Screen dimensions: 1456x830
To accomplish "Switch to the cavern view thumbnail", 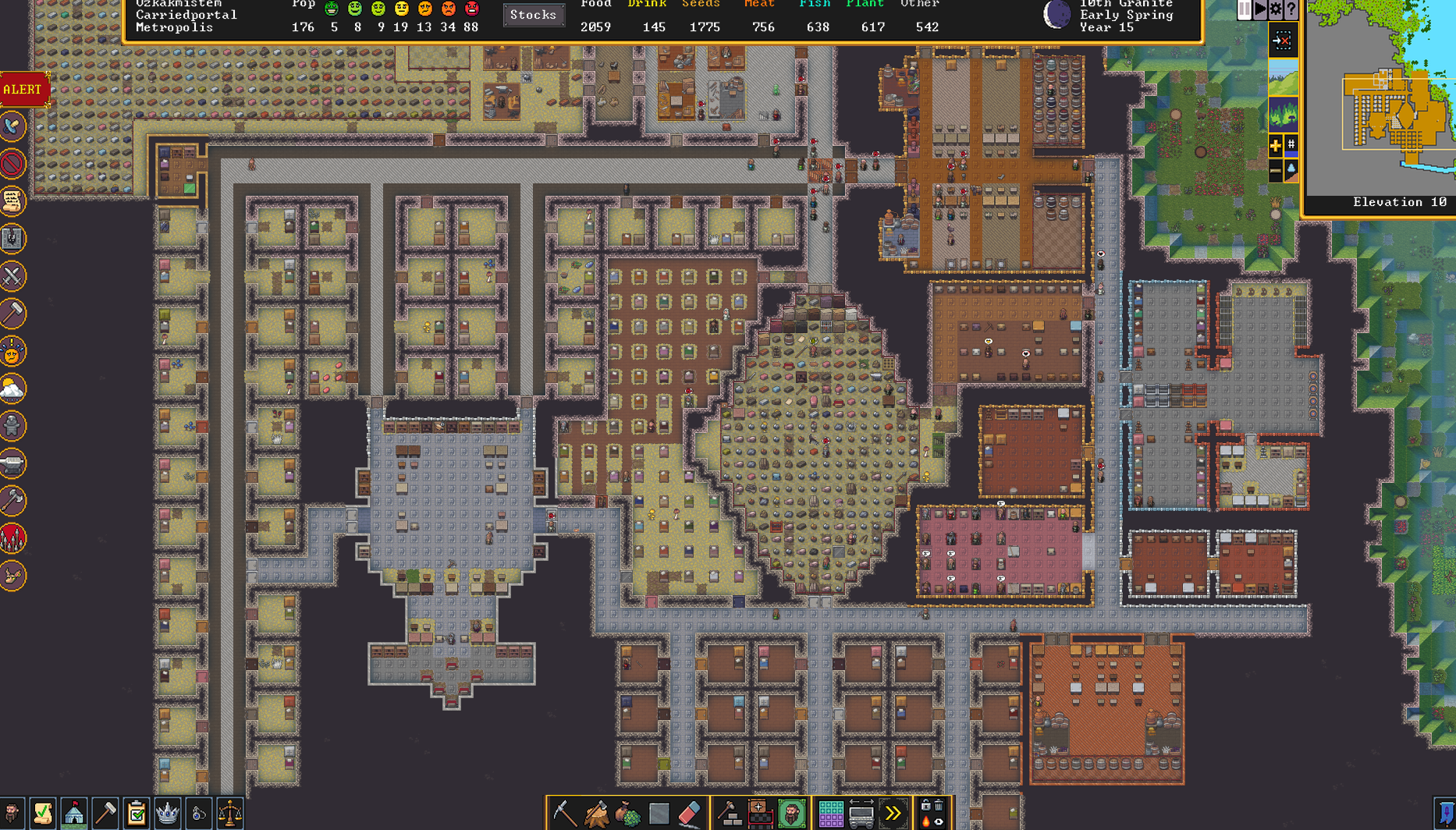I will [x=1284, y=114].
